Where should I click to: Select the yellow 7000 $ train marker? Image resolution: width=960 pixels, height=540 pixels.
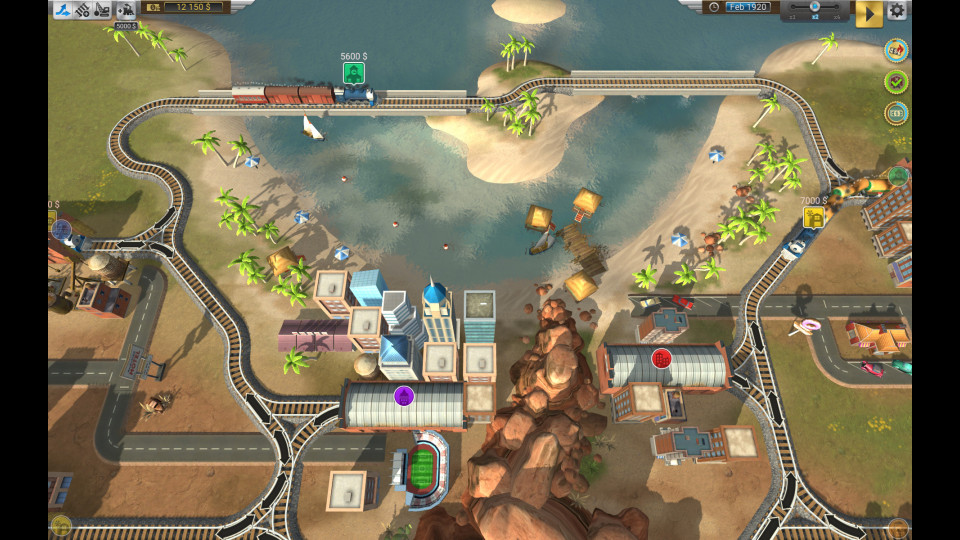click(814, 217)
